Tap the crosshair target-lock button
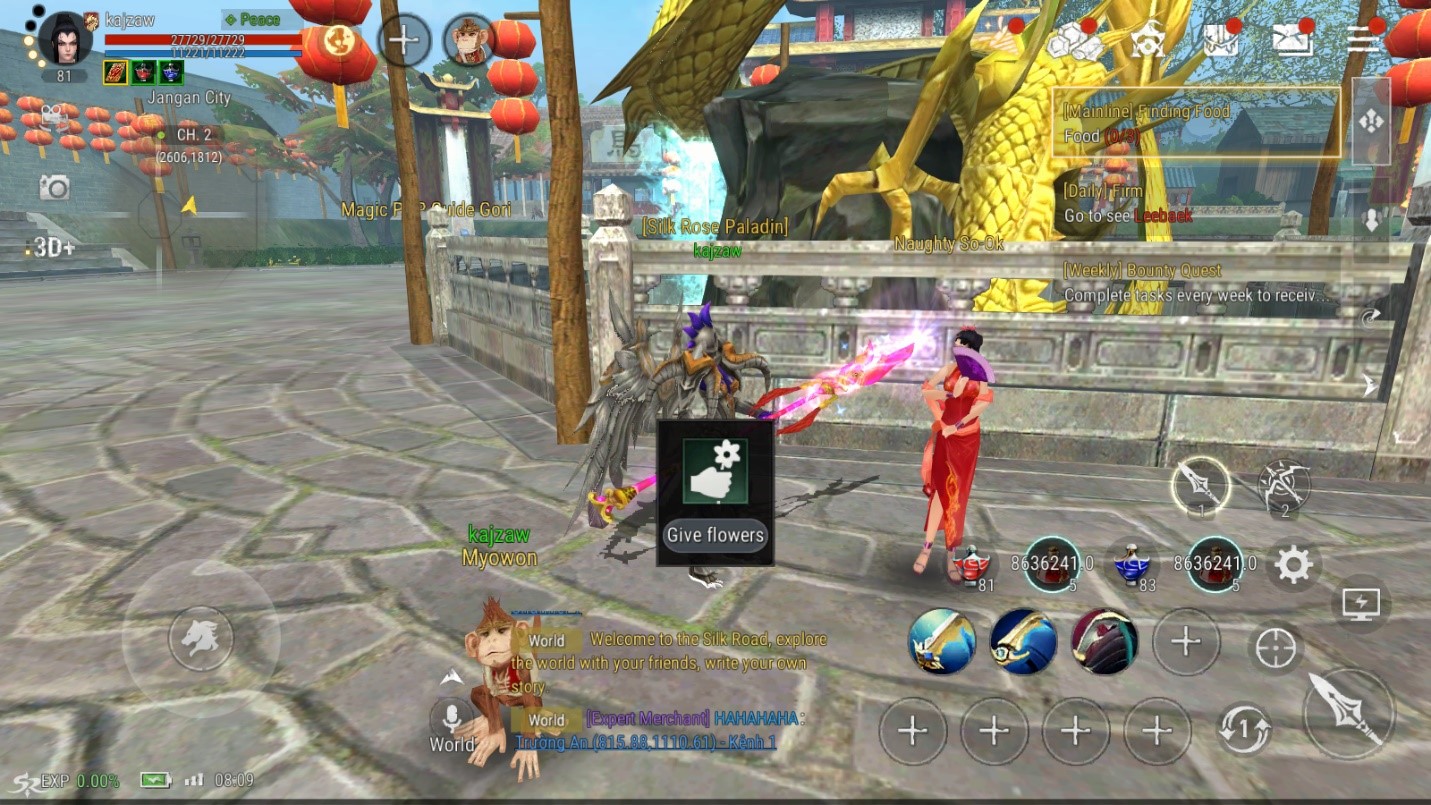The height and width of the screenshot is (805, 1431). tap(1275, 649)
